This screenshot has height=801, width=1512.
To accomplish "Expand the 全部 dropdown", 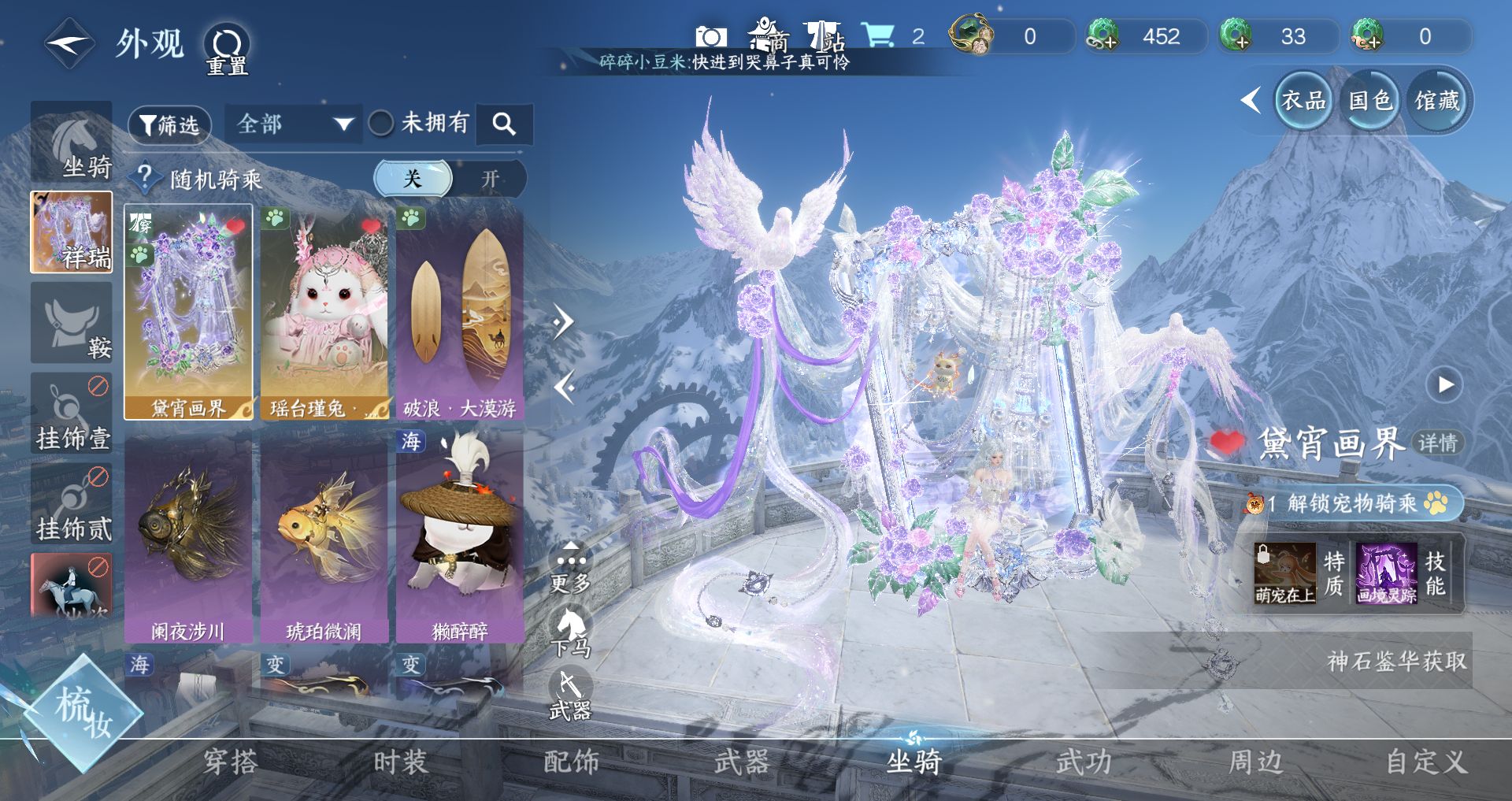I will pos(292,124).
